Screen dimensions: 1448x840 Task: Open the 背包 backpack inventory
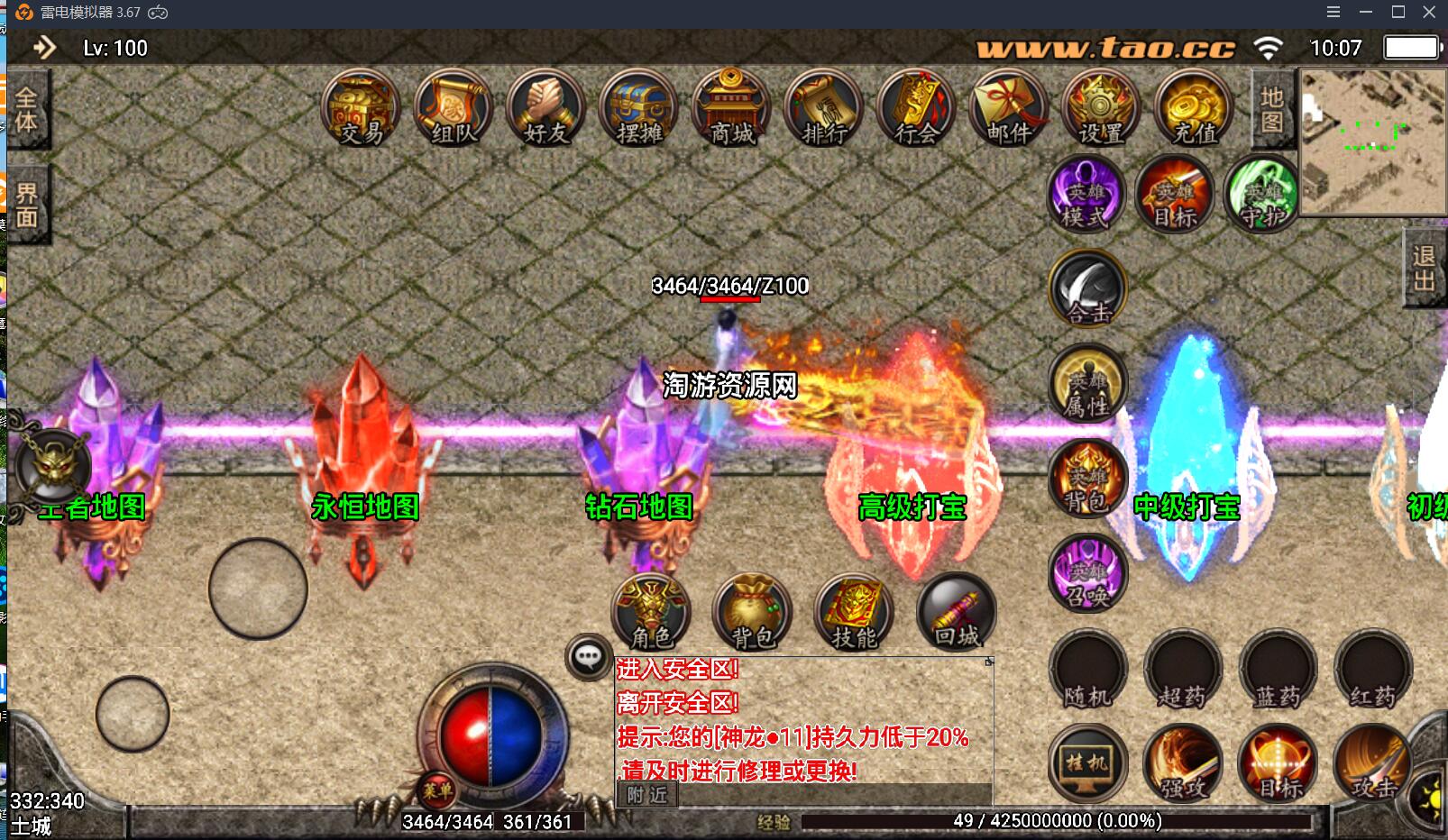point(752,613)
